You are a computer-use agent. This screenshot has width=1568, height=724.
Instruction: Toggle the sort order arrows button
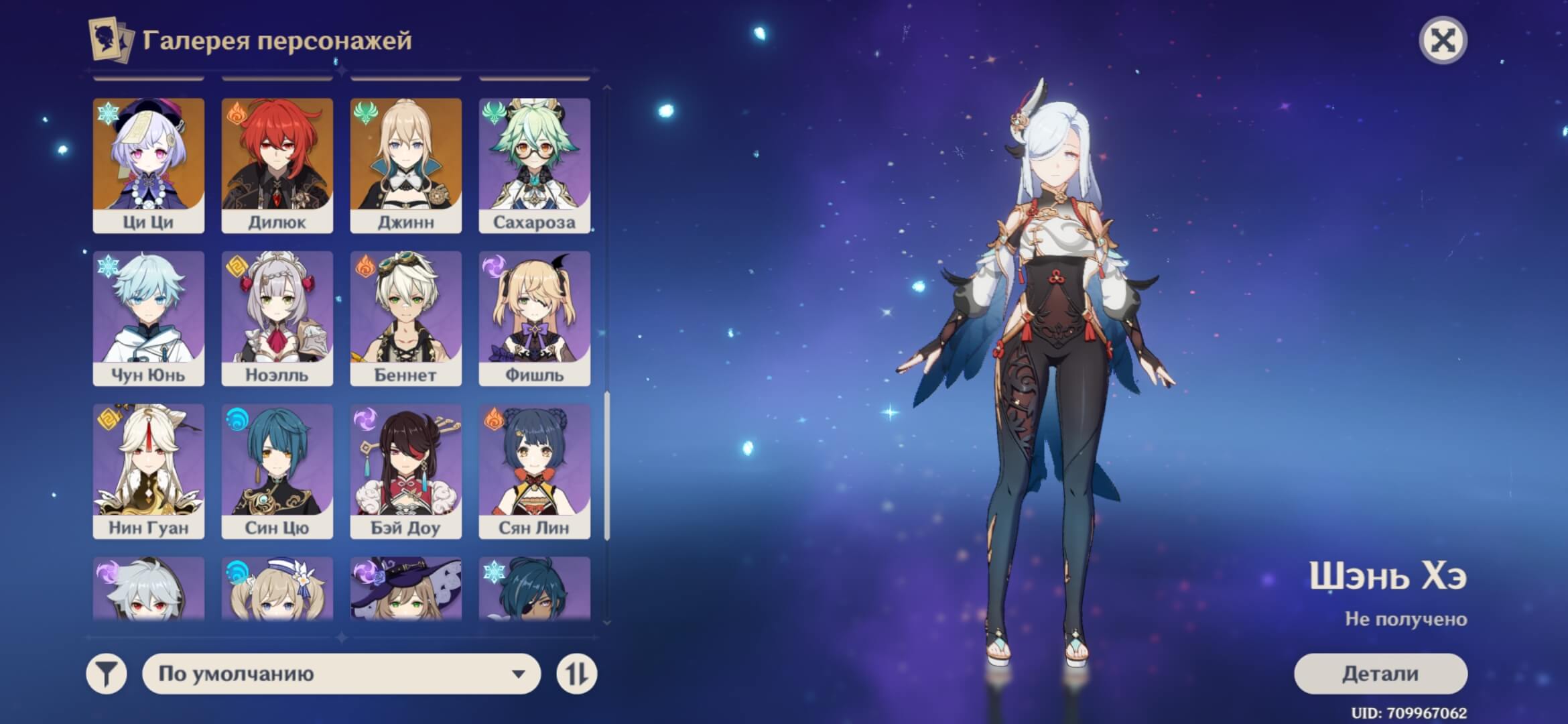(x=576, y=674)
